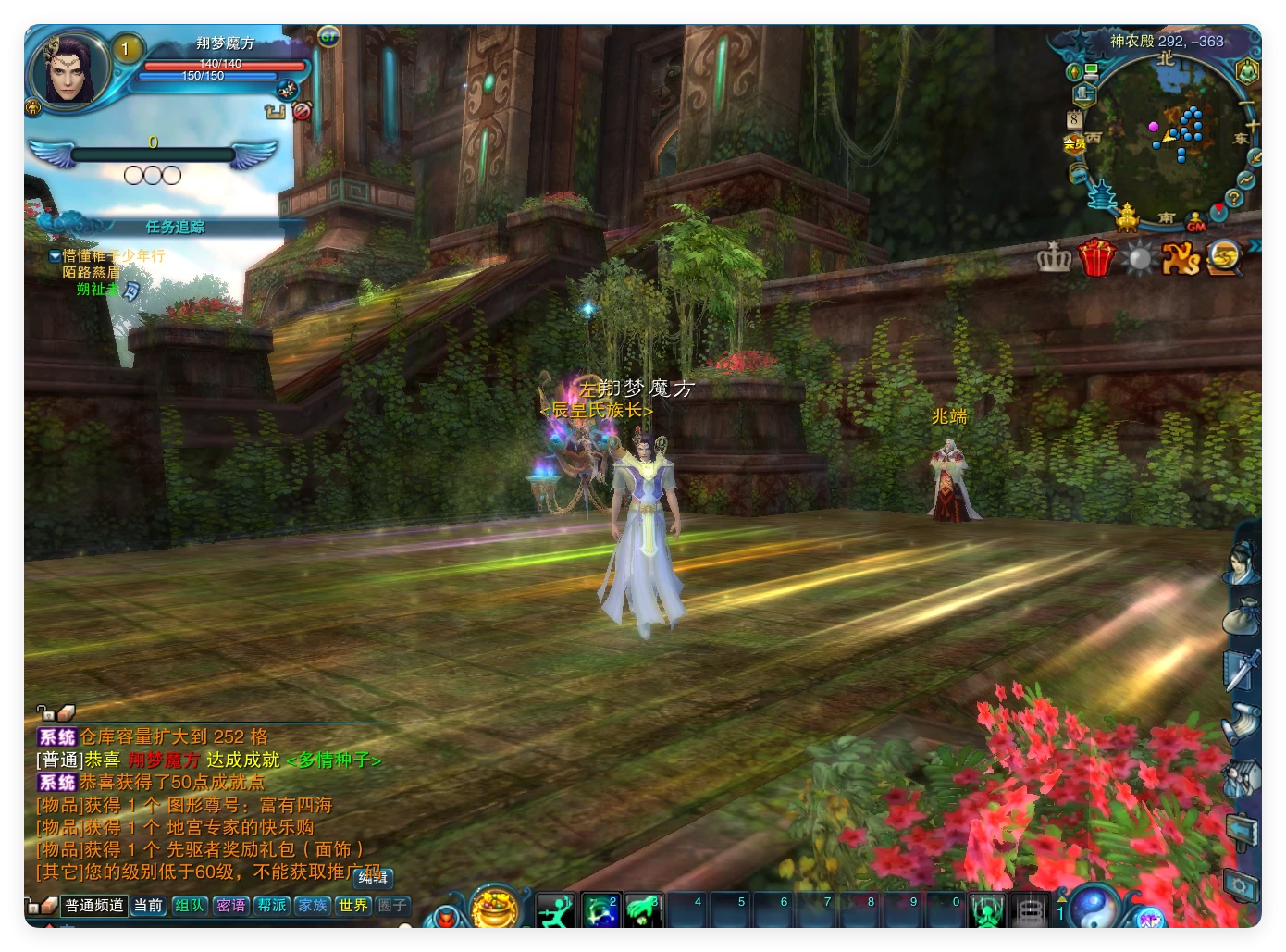
Task: Open the red gift box icon
Action: coord(1096,258)
